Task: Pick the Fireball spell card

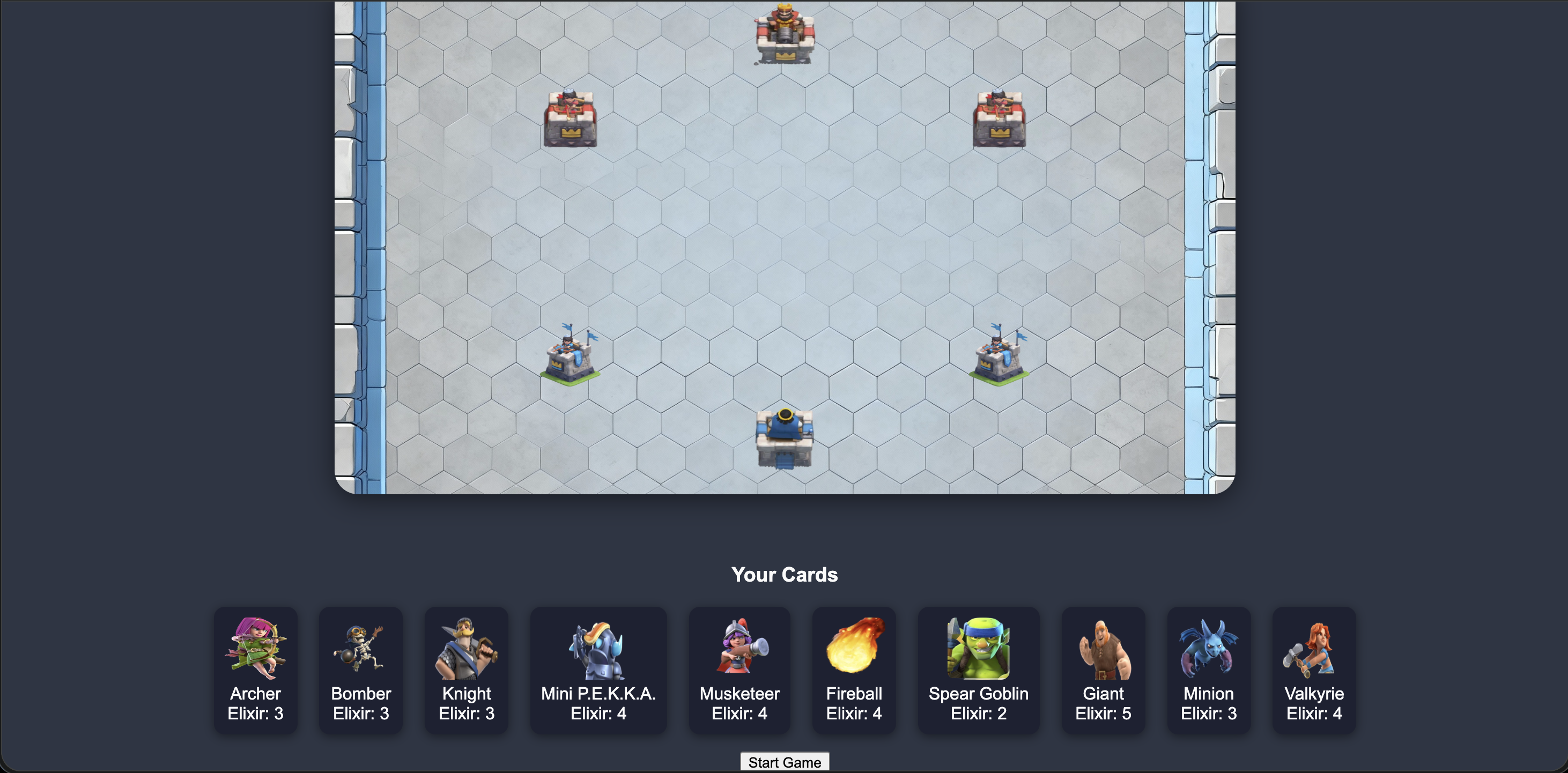Action: coord(853,670)
